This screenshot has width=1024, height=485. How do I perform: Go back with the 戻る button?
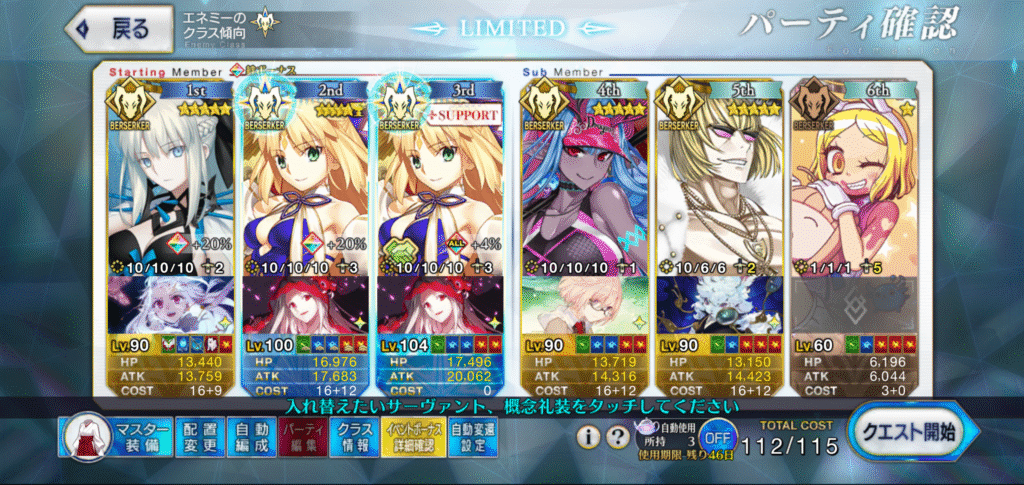(108, 28)
